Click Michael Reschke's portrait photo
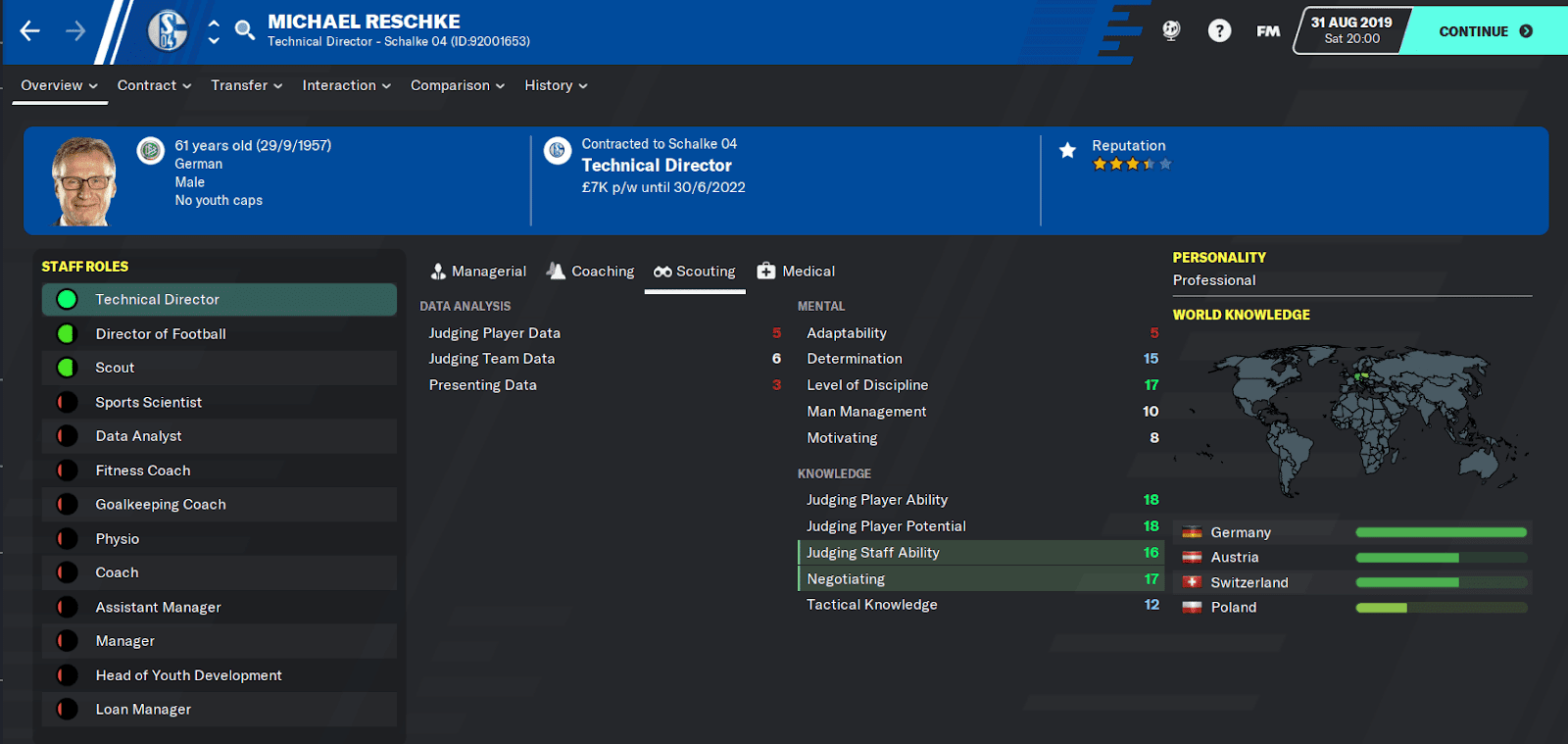The height and width of the screenshot is (744, 1568). 83,180
